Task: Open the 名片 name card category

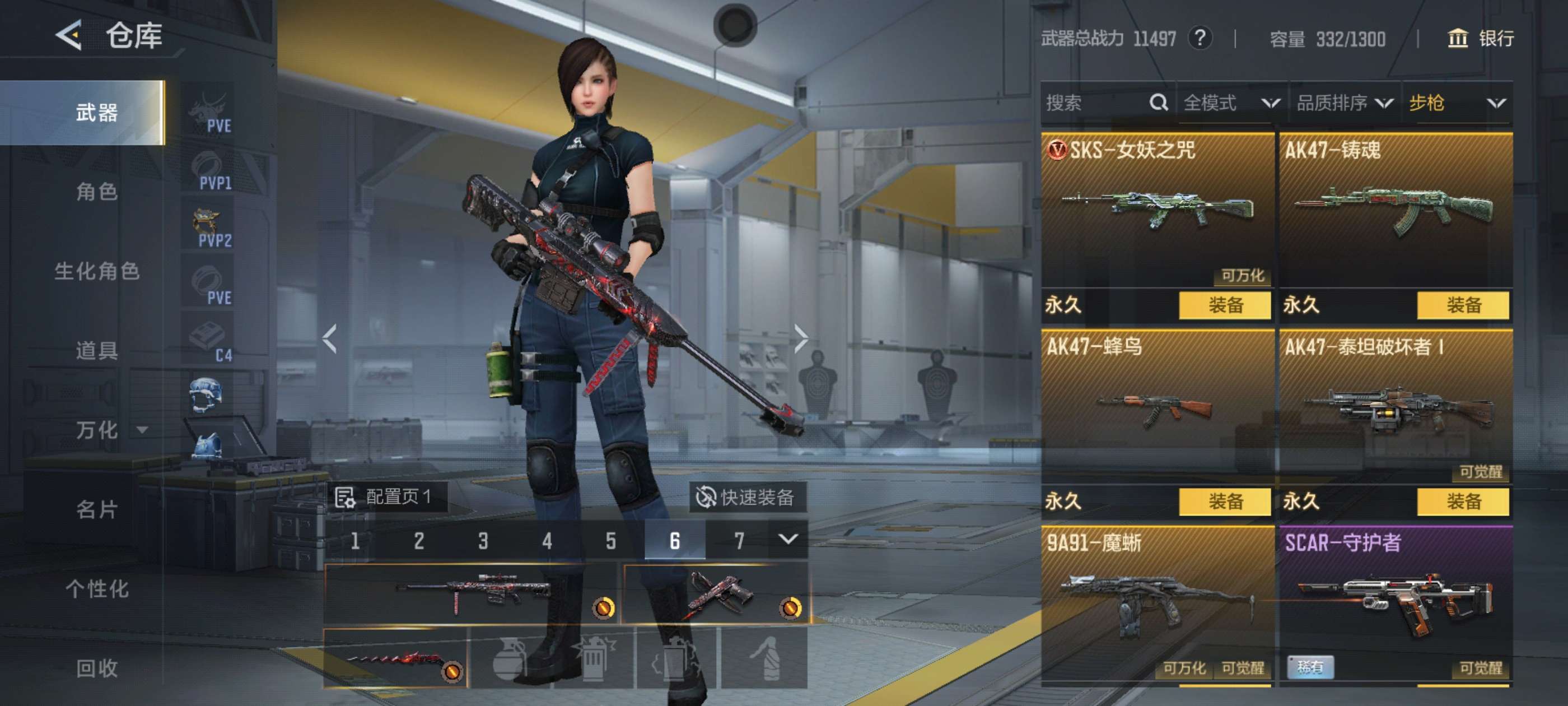Action: 96,509
